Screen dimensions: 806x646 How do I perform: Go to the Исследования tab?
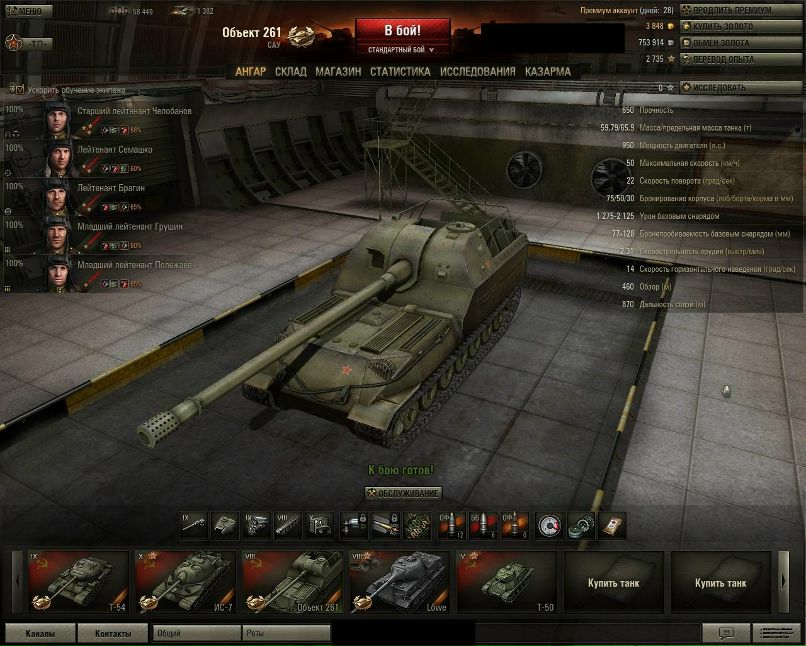[x=478, y=72]
